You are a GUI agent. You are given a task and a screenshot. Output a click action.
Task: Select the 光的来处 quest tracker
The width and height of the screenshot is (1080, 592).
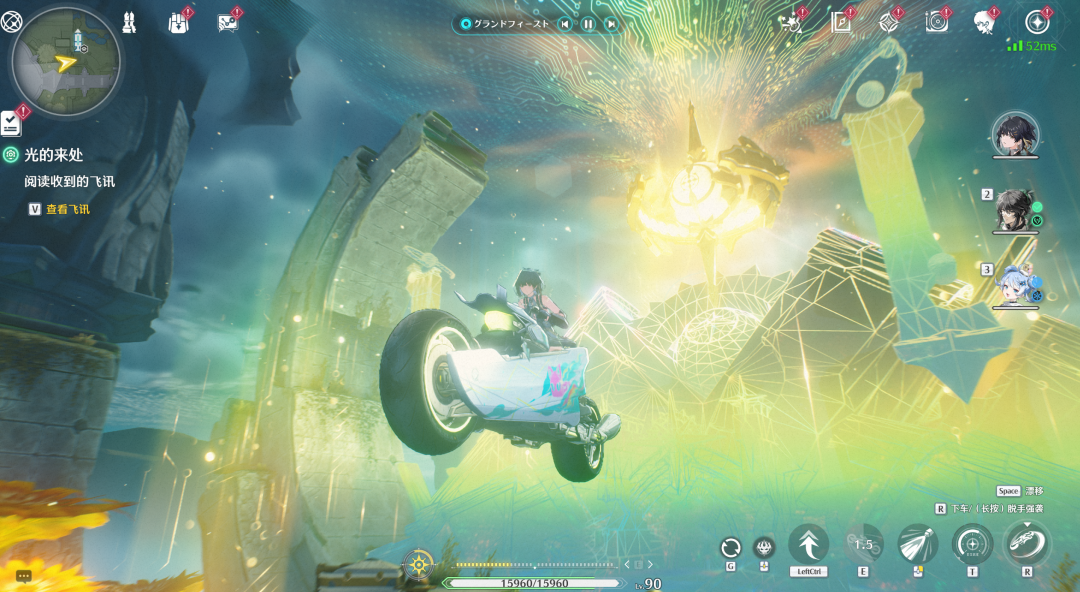tap(54, 155)
